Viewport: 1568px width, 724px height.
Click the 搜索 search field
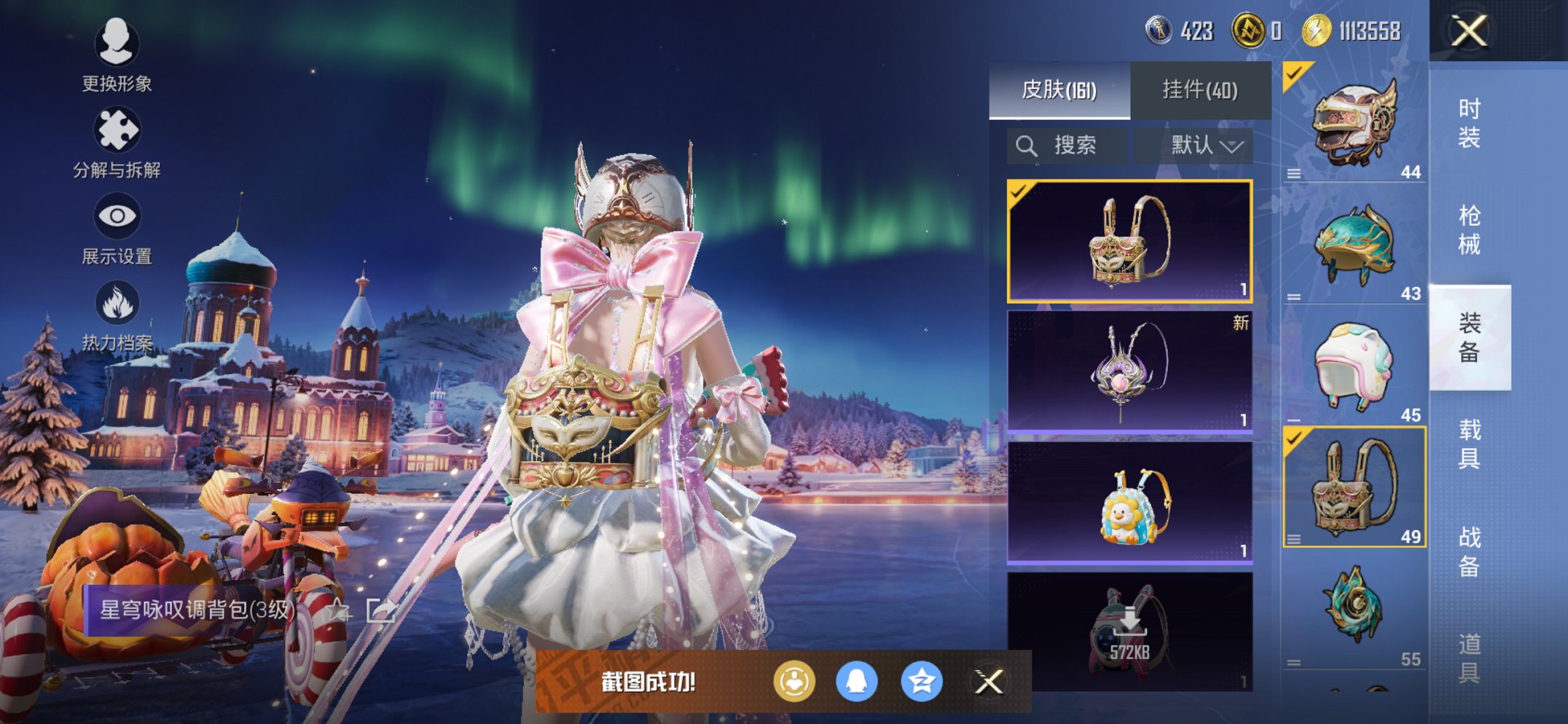[1067, 146]
